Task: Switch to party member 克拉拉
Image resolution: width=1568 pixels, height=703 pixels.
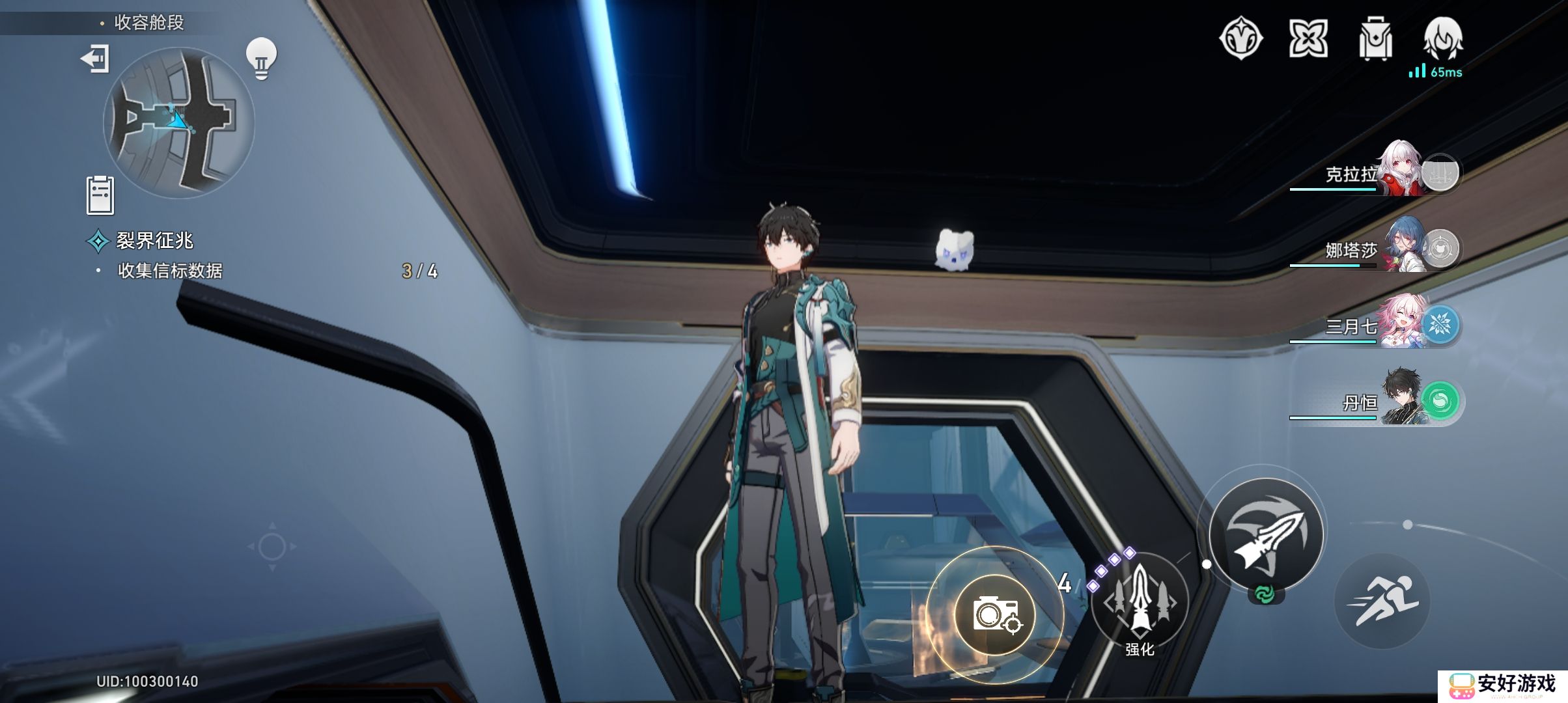Action: (1374, 173)
